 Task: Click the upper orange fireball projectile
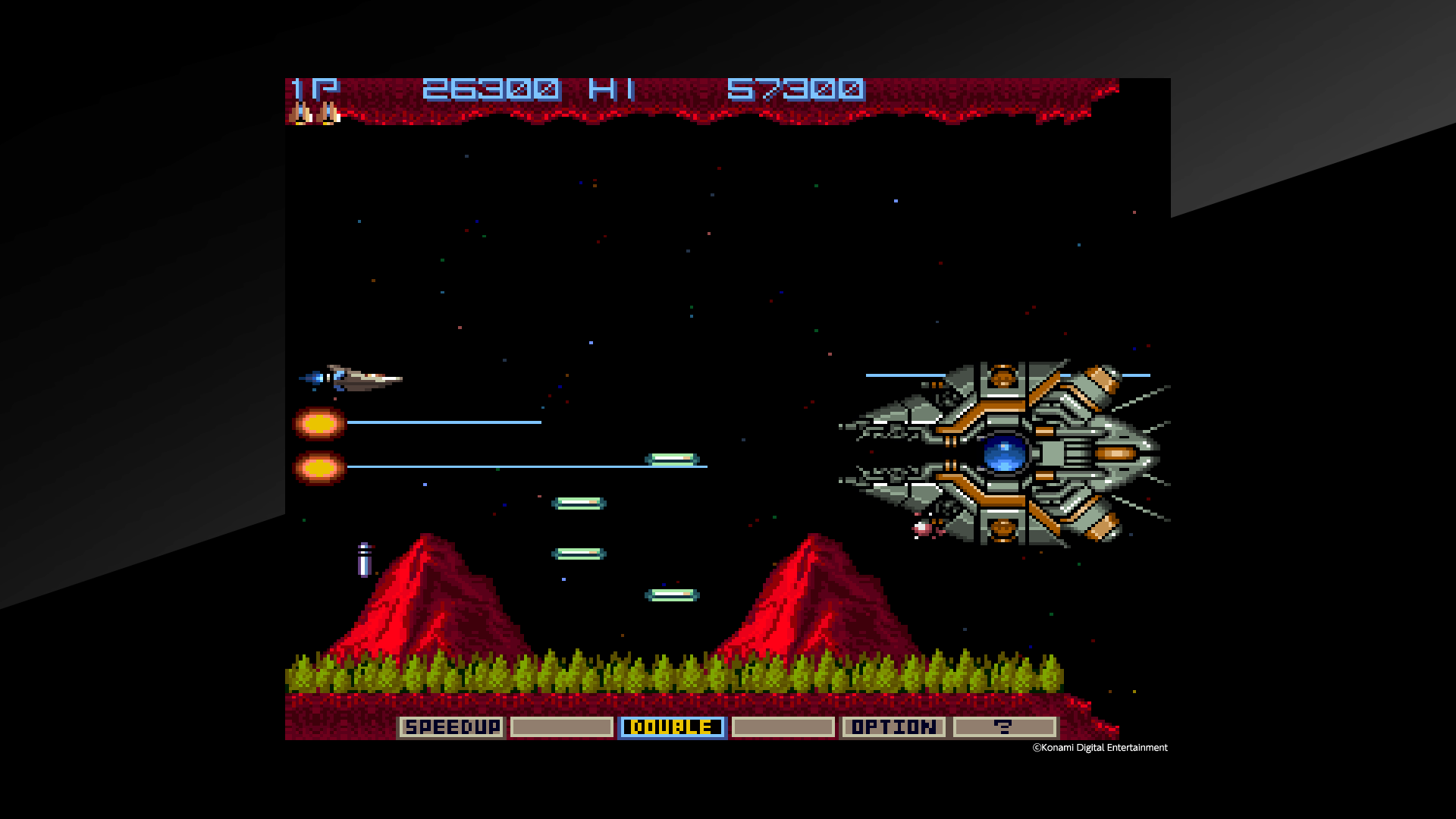318,425
